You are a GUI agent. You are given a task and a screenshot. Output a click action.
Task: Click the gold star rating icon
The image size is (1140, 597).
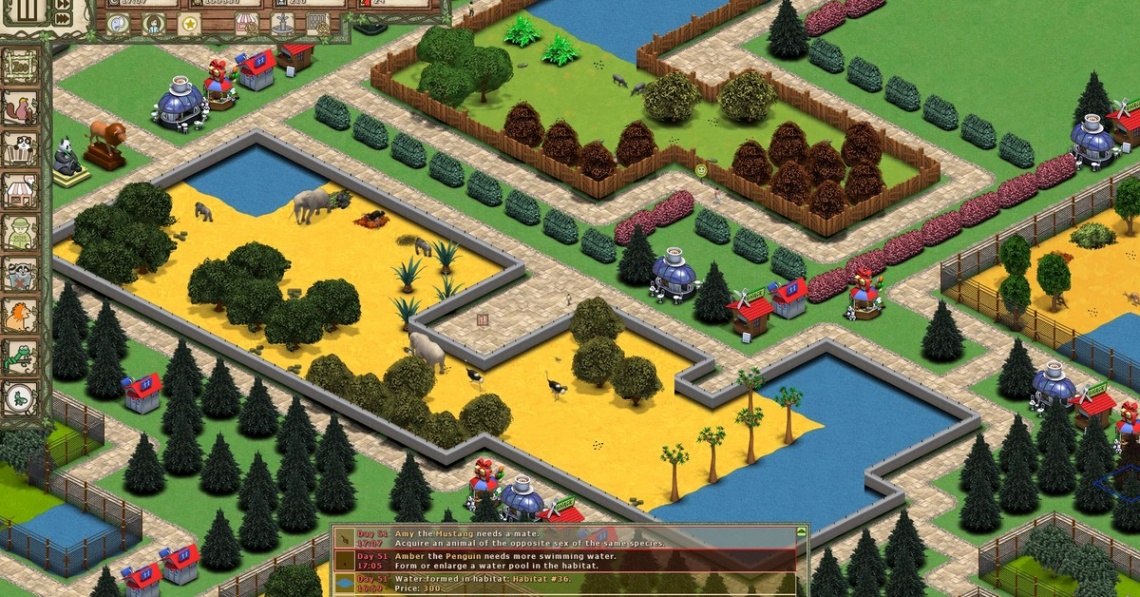click(190, 24)
